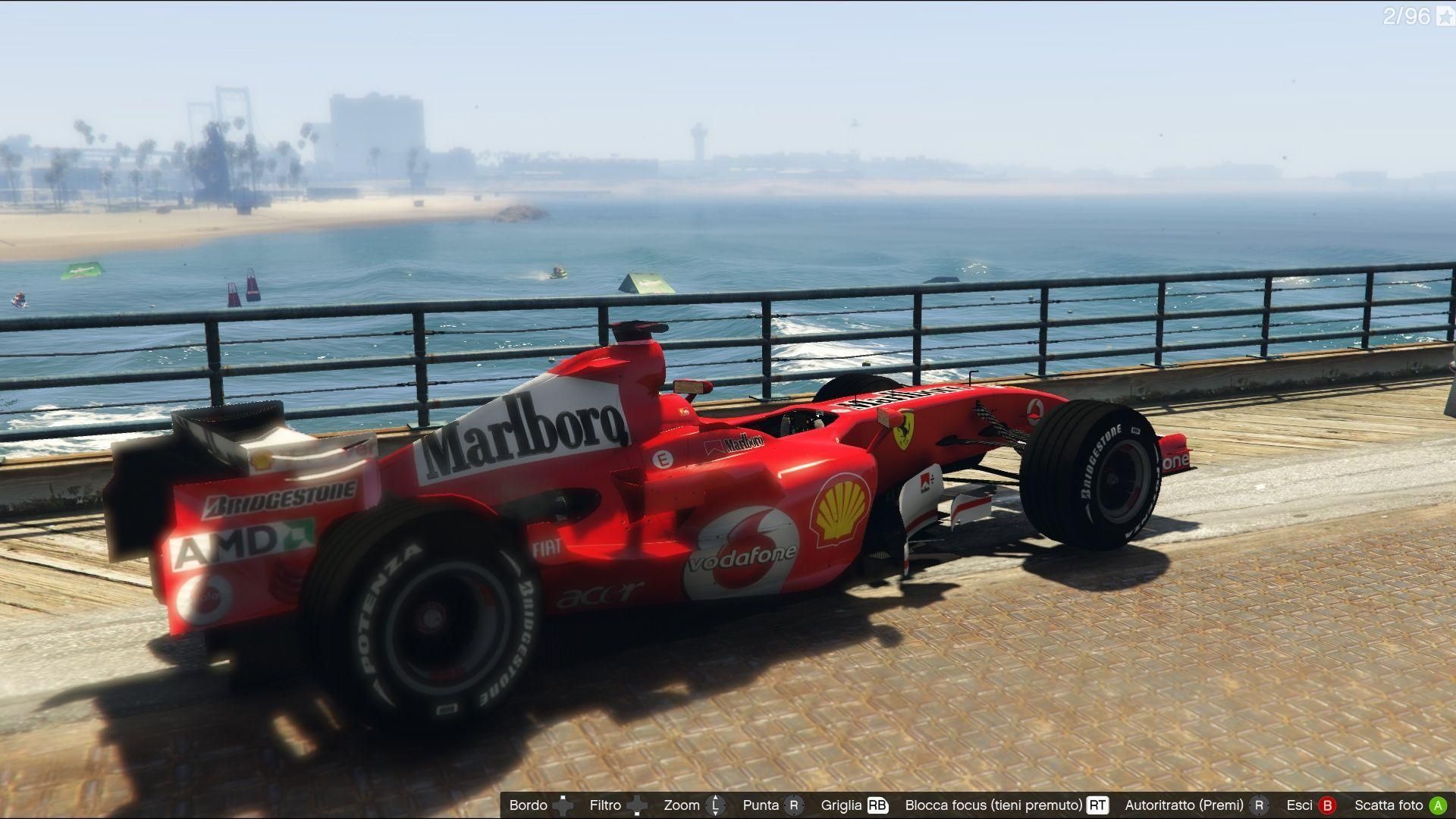Click the Filtro d-pad icon

[637, 804]
